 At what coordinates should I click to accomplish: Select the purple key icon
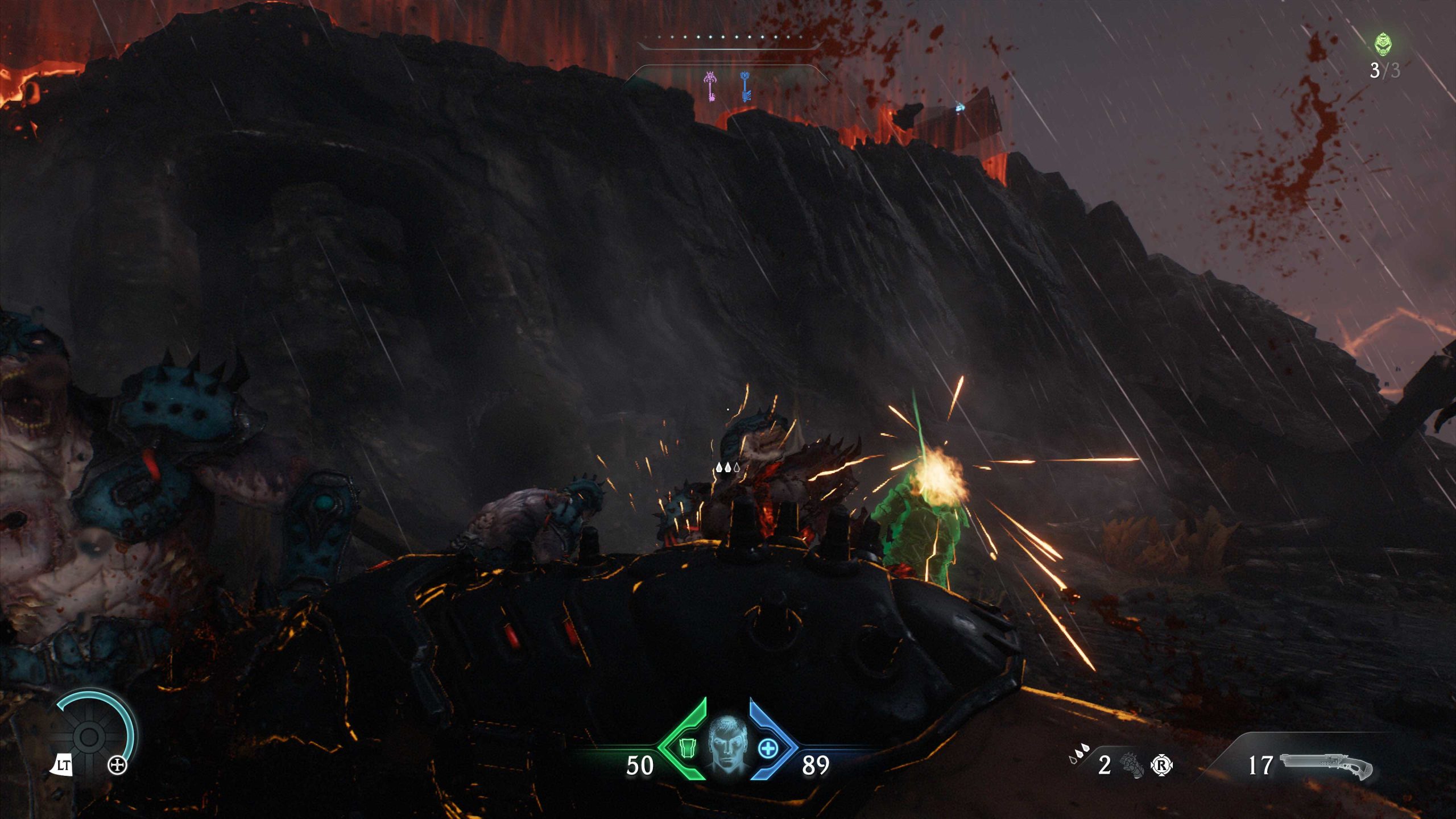coord(710,86)
